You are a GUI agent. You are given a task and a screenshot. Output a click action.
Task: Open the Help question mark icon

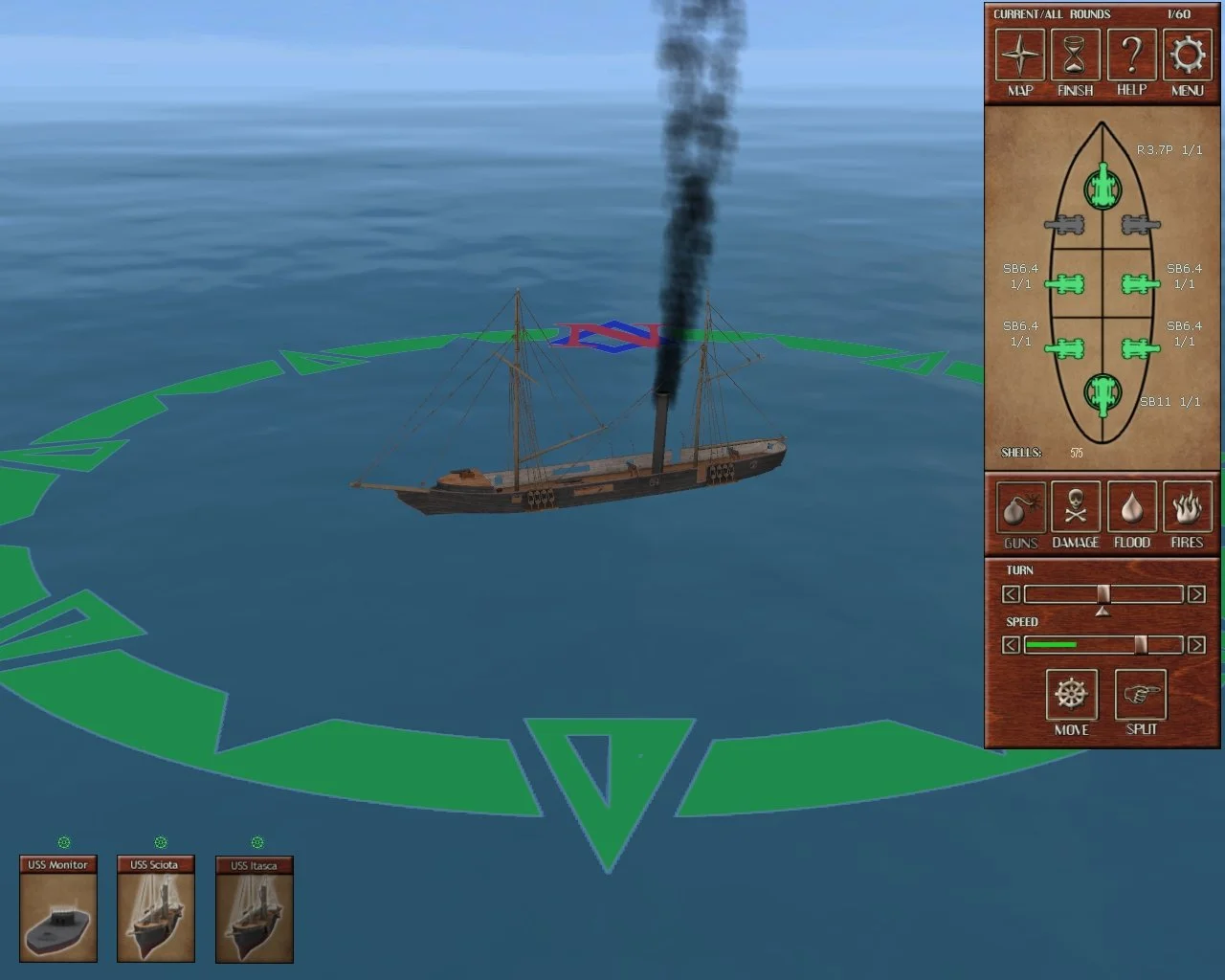(1131, 55)
